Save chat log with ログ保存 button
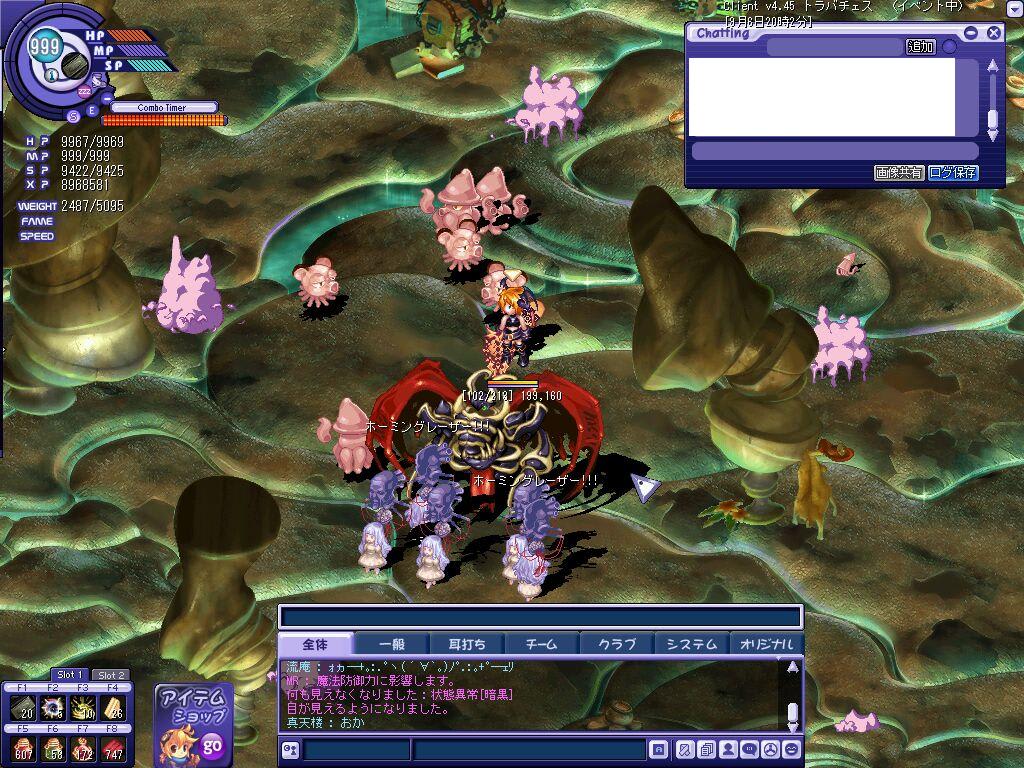This screenshot has width=1024, height=768. coord(953,172)
